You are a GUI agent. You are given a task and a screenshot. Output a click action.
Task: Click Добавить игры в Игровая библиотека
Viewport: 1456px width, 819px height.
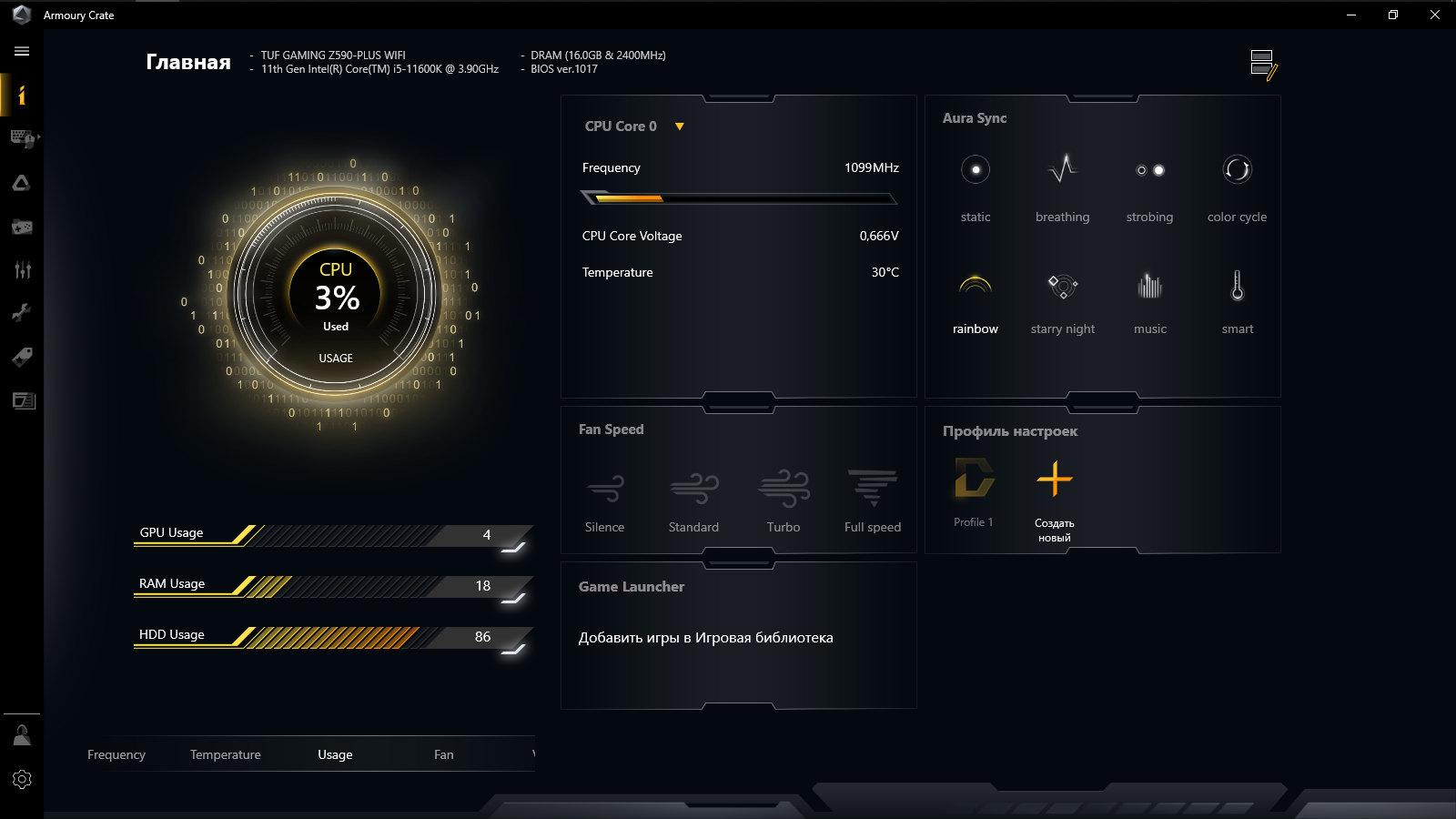[x=706, y=638]
